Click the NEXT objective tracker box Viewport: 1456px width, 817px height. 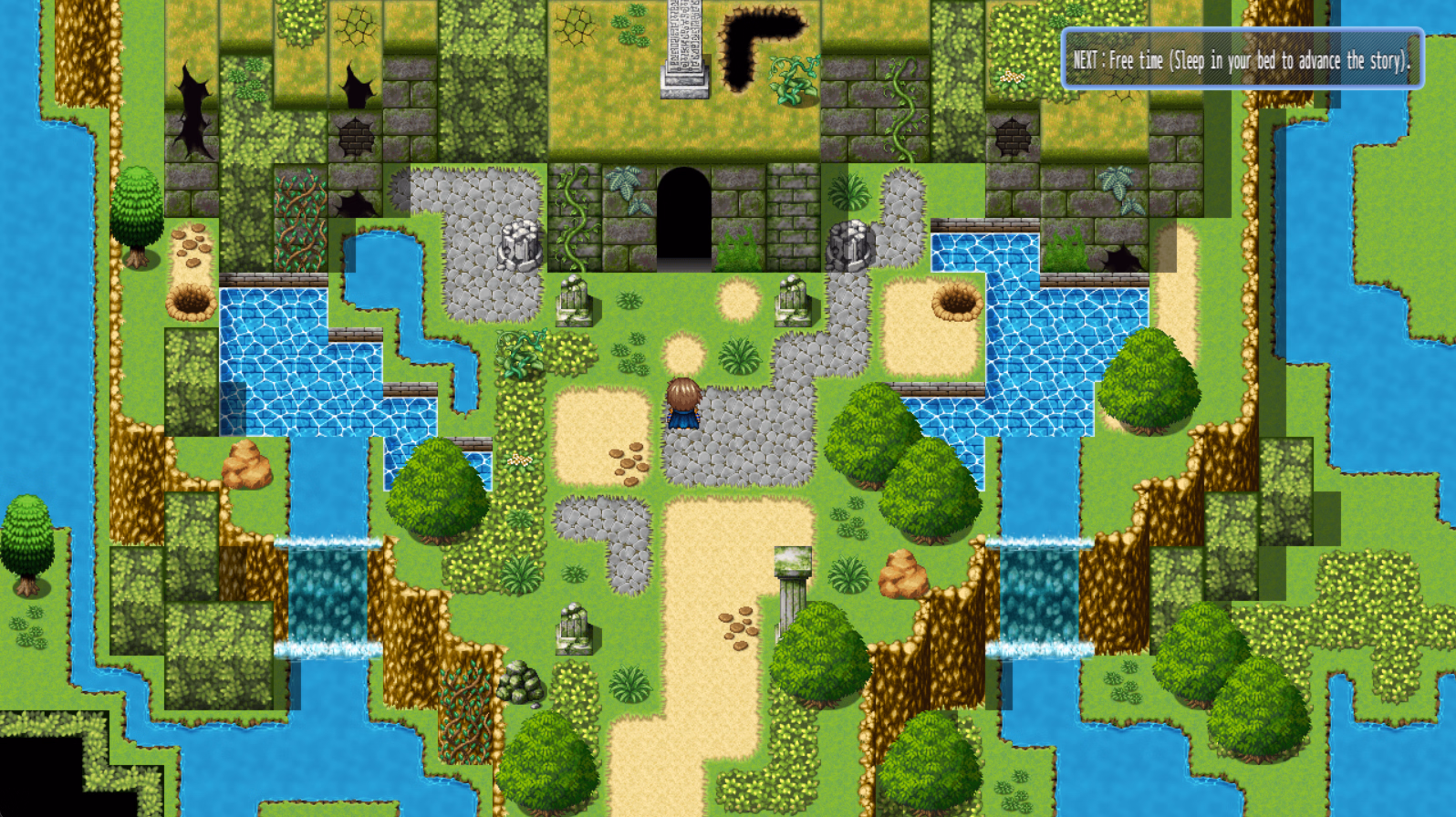[x=1242, y=59]
